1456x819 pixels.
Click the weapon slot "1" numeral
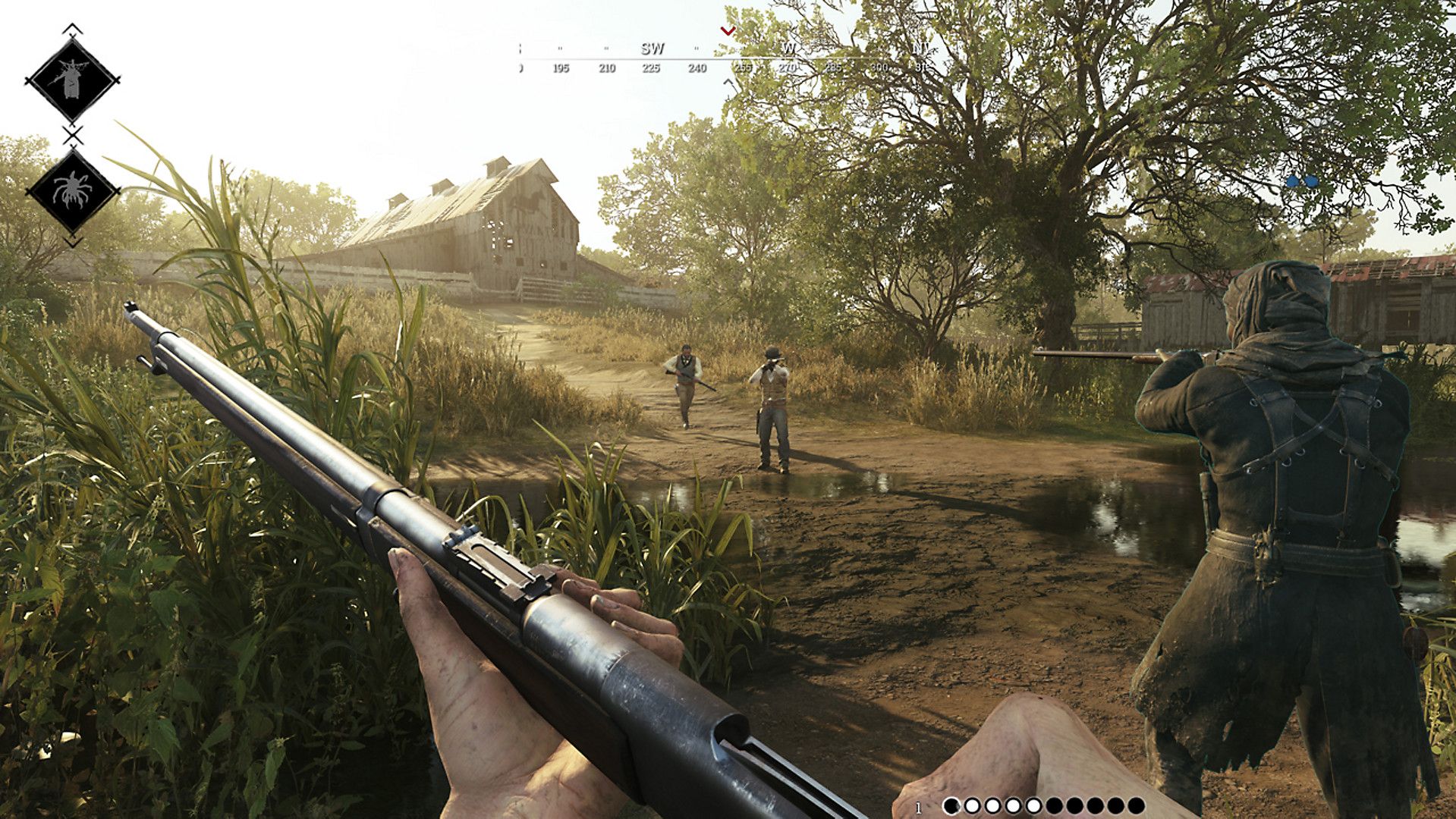(919, 805)
